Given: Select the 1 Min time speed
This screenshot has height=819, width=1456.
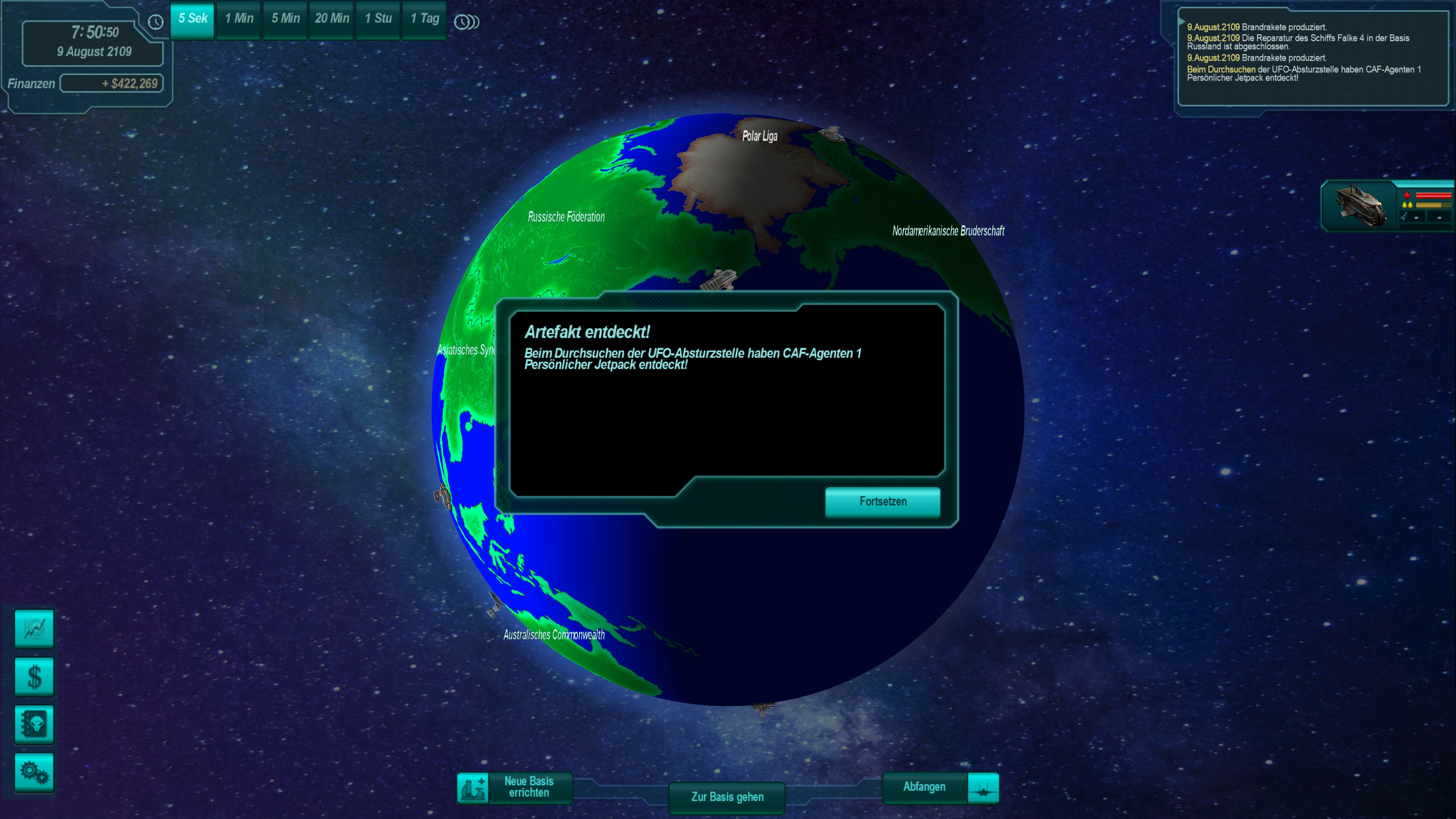Looking at the screenshot, I should [x=239, y=19].
